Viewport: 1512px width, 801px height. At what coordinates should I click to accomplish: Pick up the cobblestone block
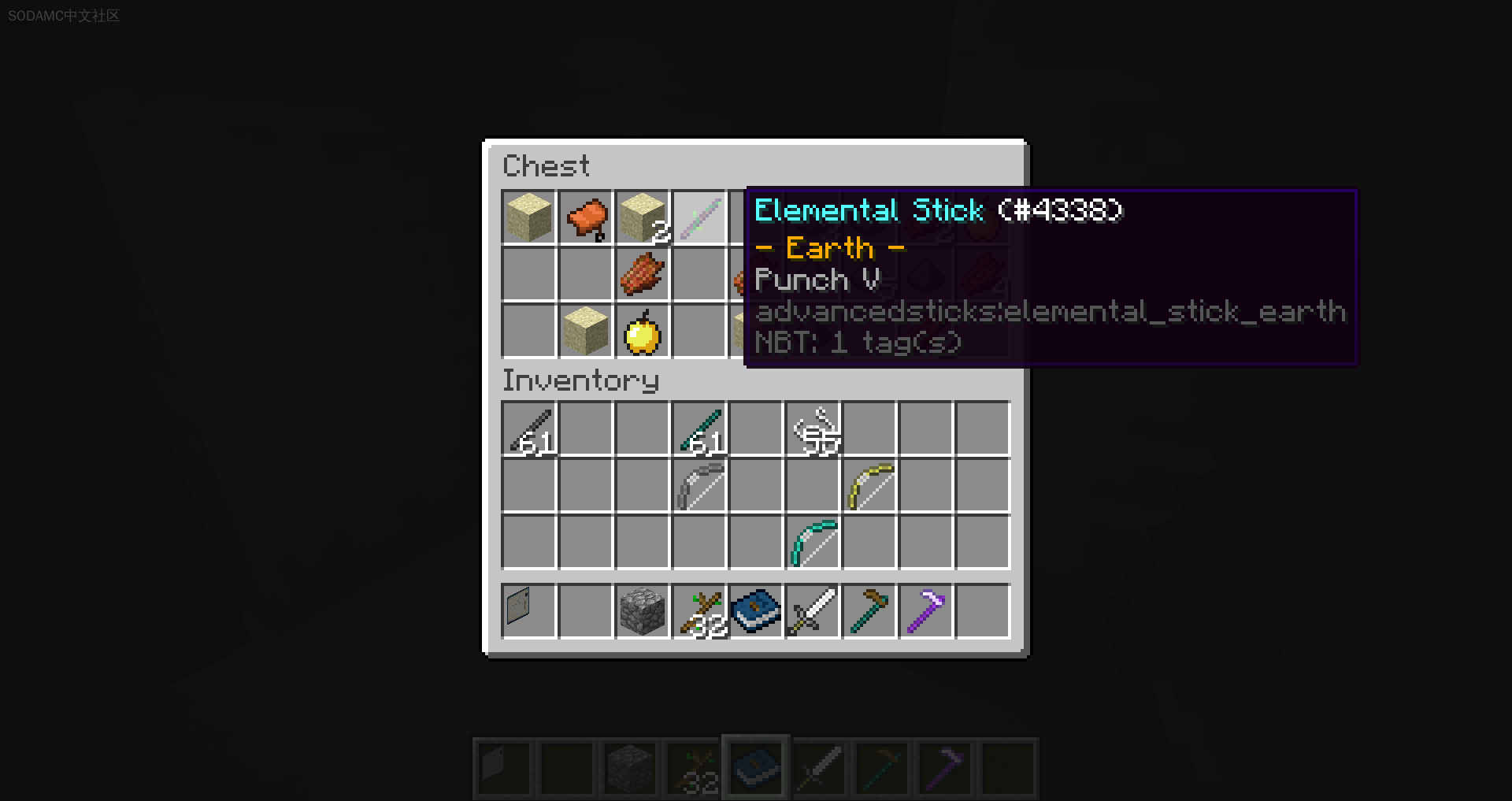(643, 611)
